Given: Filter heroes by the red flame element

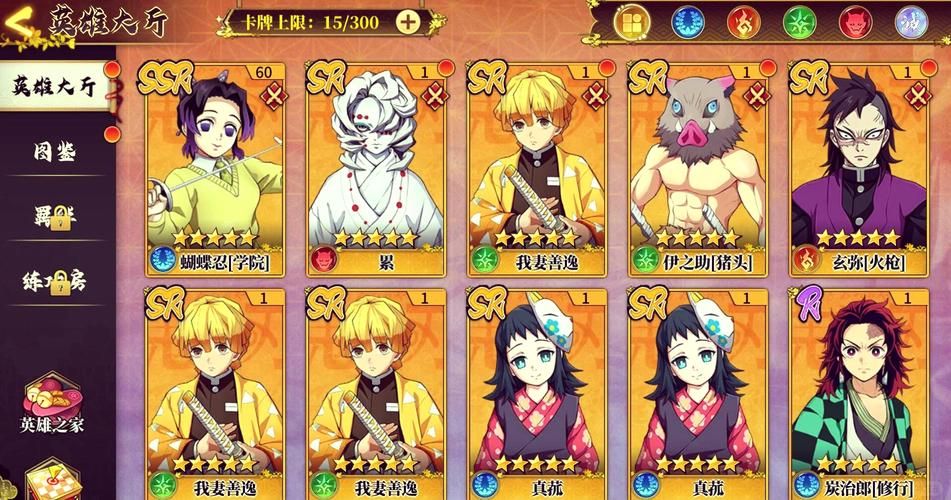Looking at the screenshot, I should point(744,22).
